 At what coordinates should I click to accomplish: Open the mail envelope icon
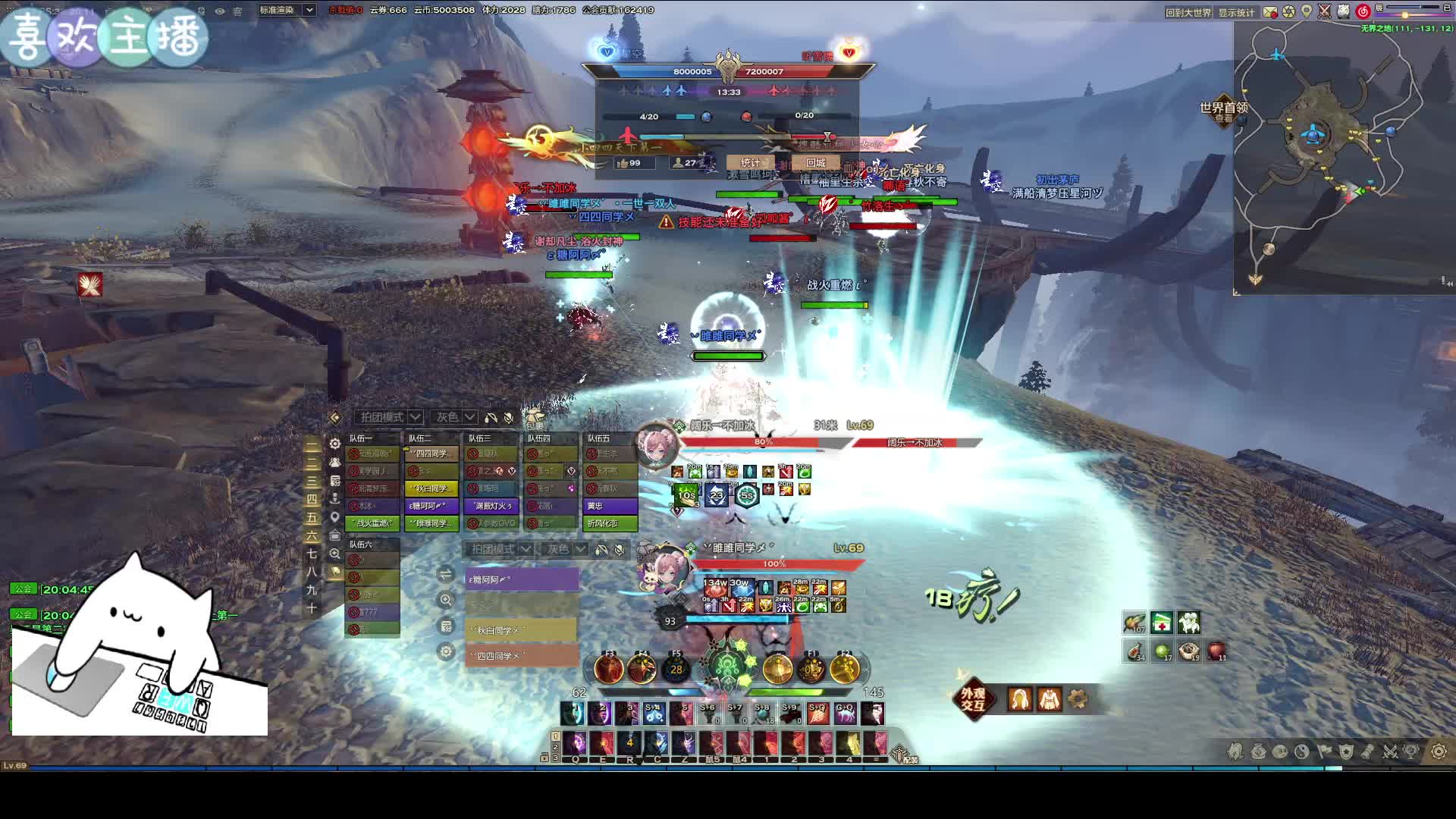coord(1269,12)
